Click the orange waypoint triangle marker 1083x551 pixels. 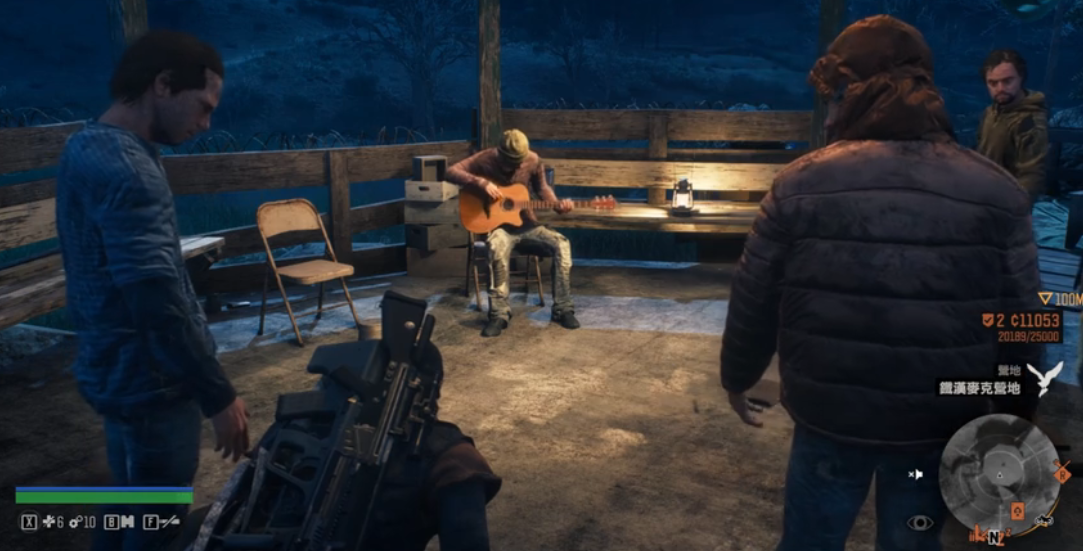(x=1046, y=298)
